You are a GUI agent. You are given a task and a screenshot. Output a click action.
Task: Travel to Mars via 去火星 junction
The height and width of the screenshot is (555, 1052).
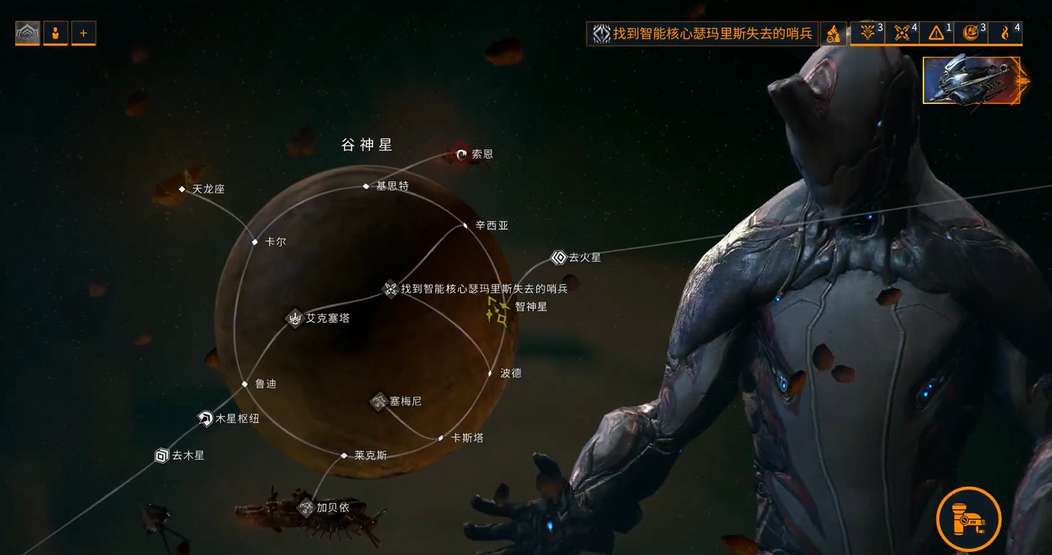pyautogui.click(x=559, y=258)
